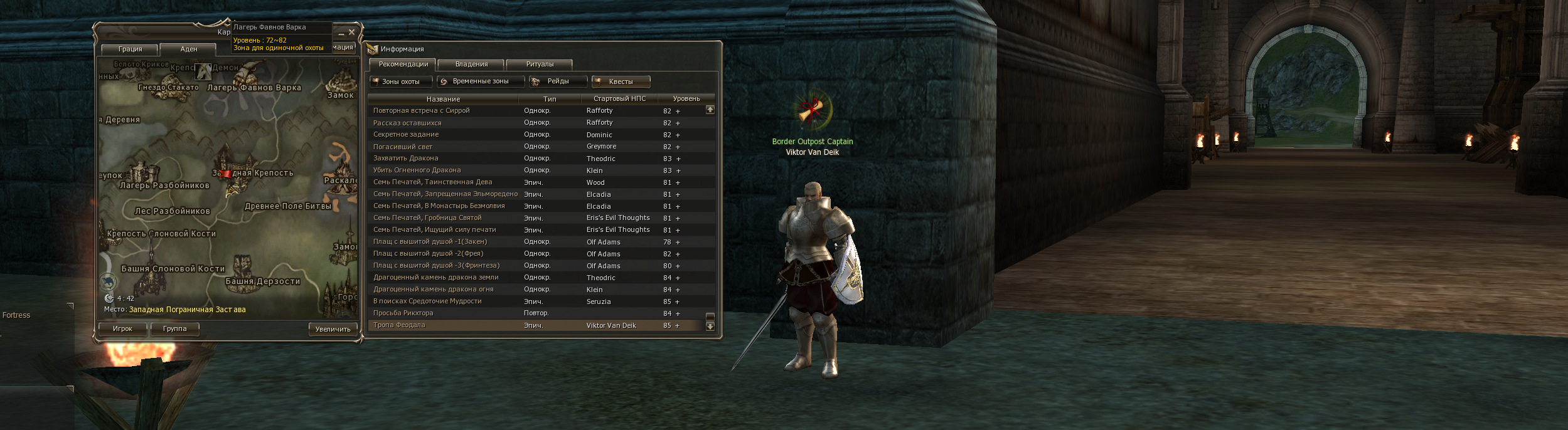Select the quest Тропа Феодала
The image size is (1568, 430).
tap(399, 325)
